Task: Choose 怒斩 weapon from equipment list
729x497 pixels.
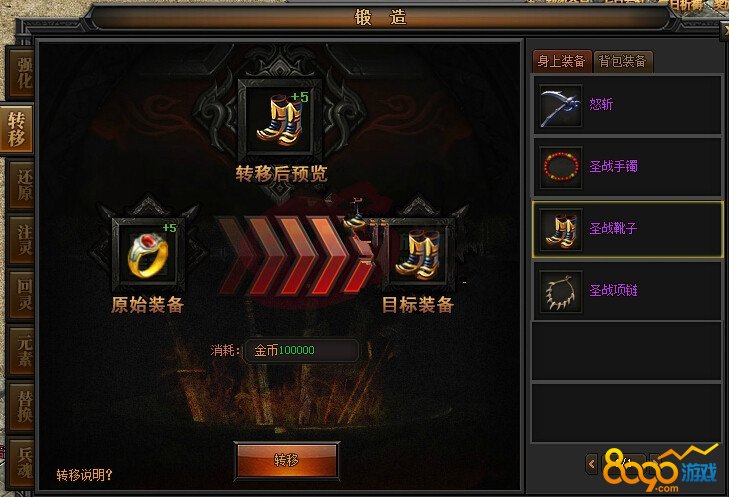Action: pyautogui.click(x=626, y=105)
